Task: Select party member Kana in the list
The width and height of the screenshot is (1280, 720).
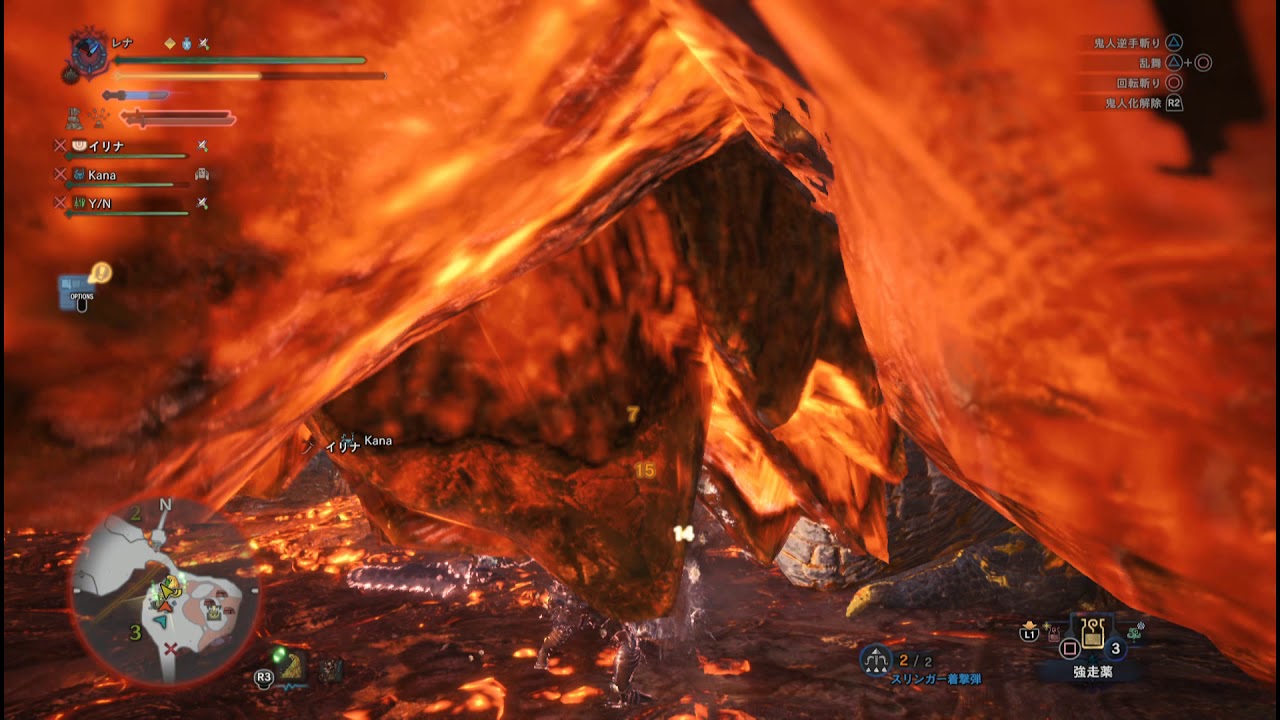Action: pyautogui.click(x=101, y=175)
